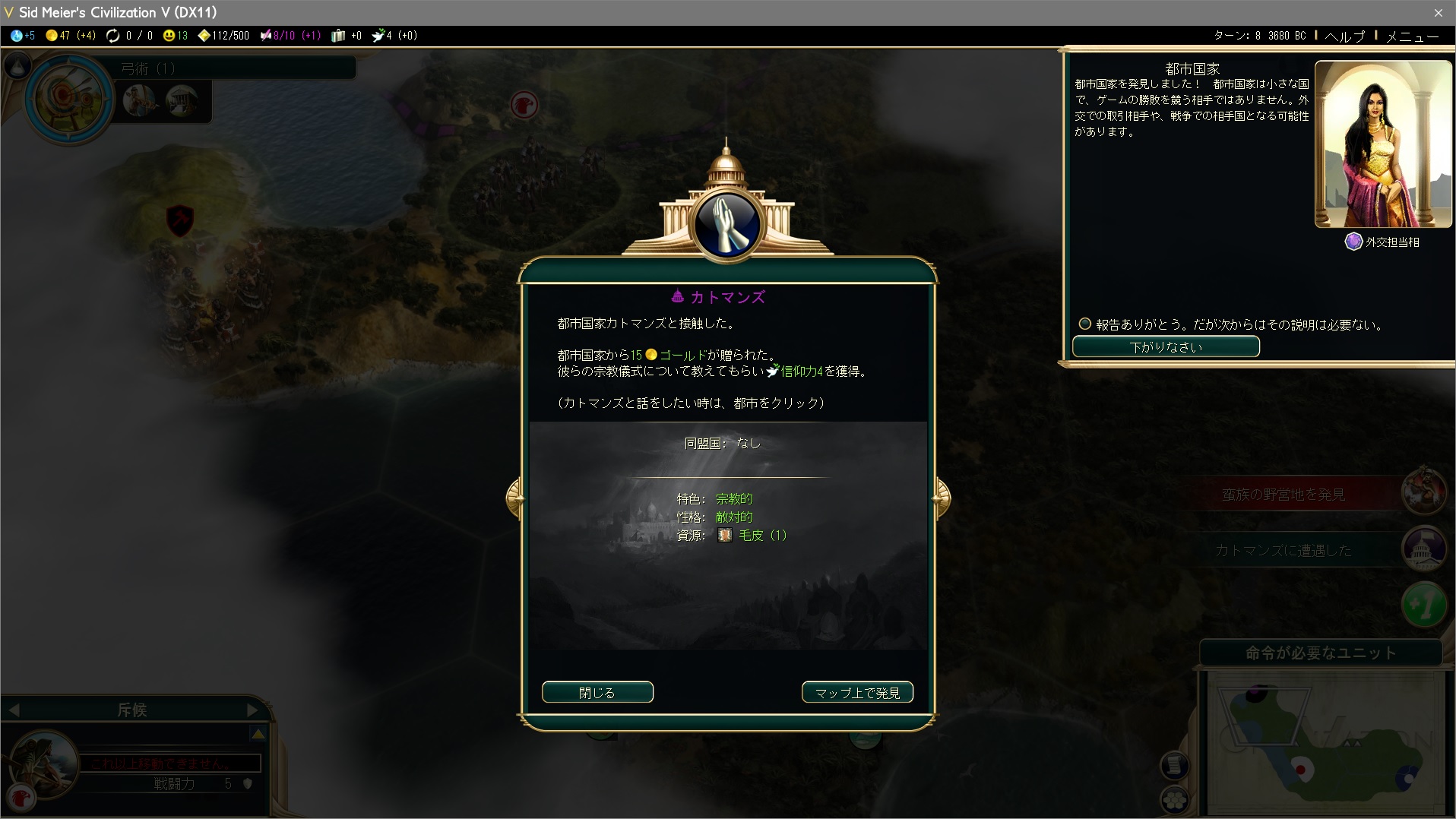This screenshot has width=1456, height=819.
Task: Select the green plus notification icon
Action: pyautogui.click(x=1424, y=606)
